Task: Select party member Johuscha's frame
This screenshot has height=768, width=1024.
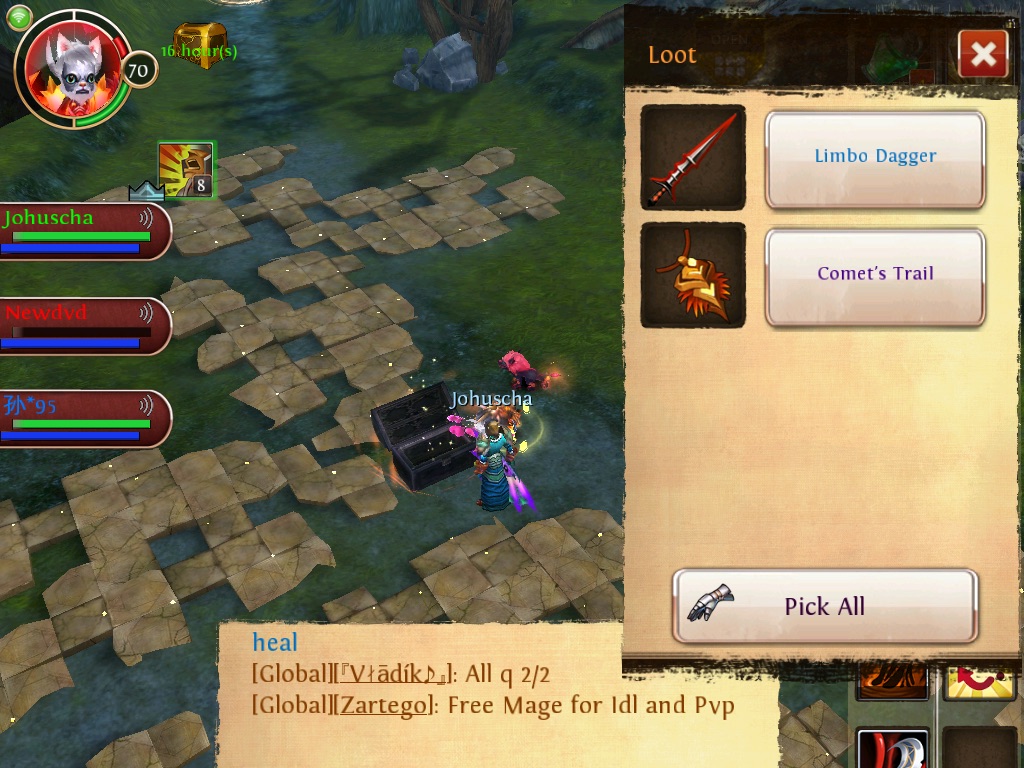Action: click(x=84, y=231)
